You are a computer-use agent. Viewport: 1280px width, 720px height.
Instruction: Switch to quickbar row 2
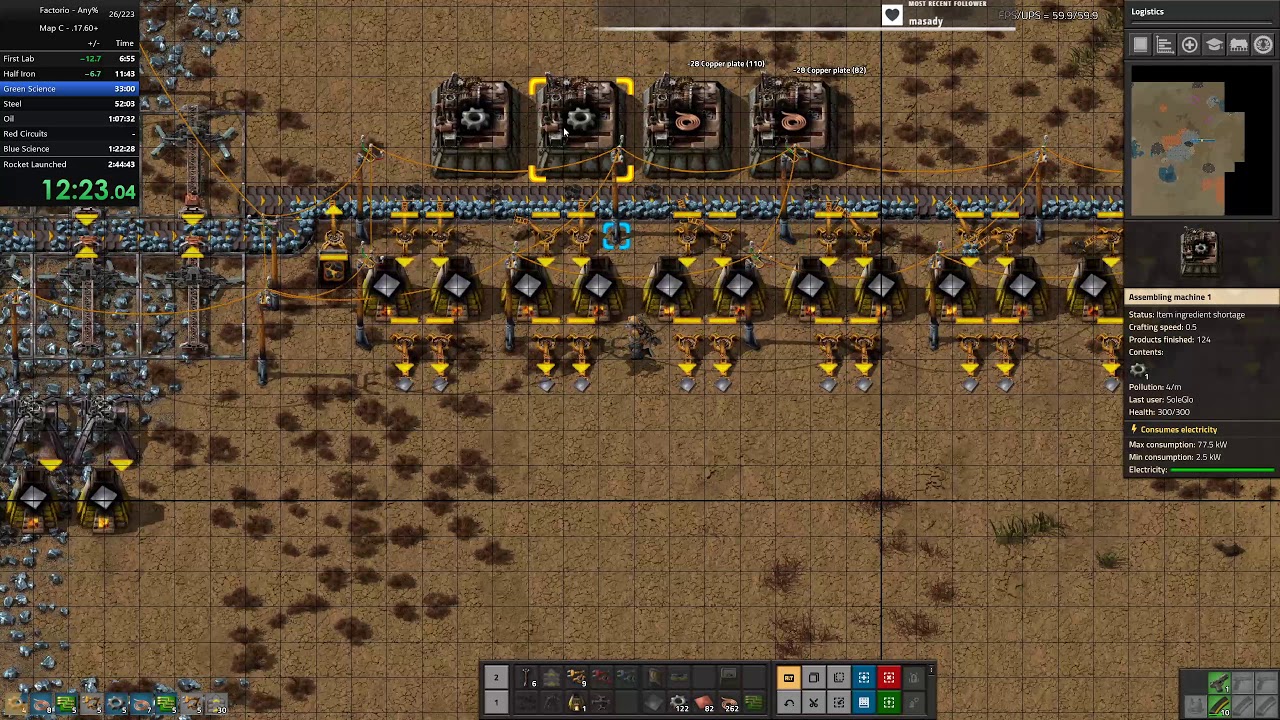[x=495, y=678]
